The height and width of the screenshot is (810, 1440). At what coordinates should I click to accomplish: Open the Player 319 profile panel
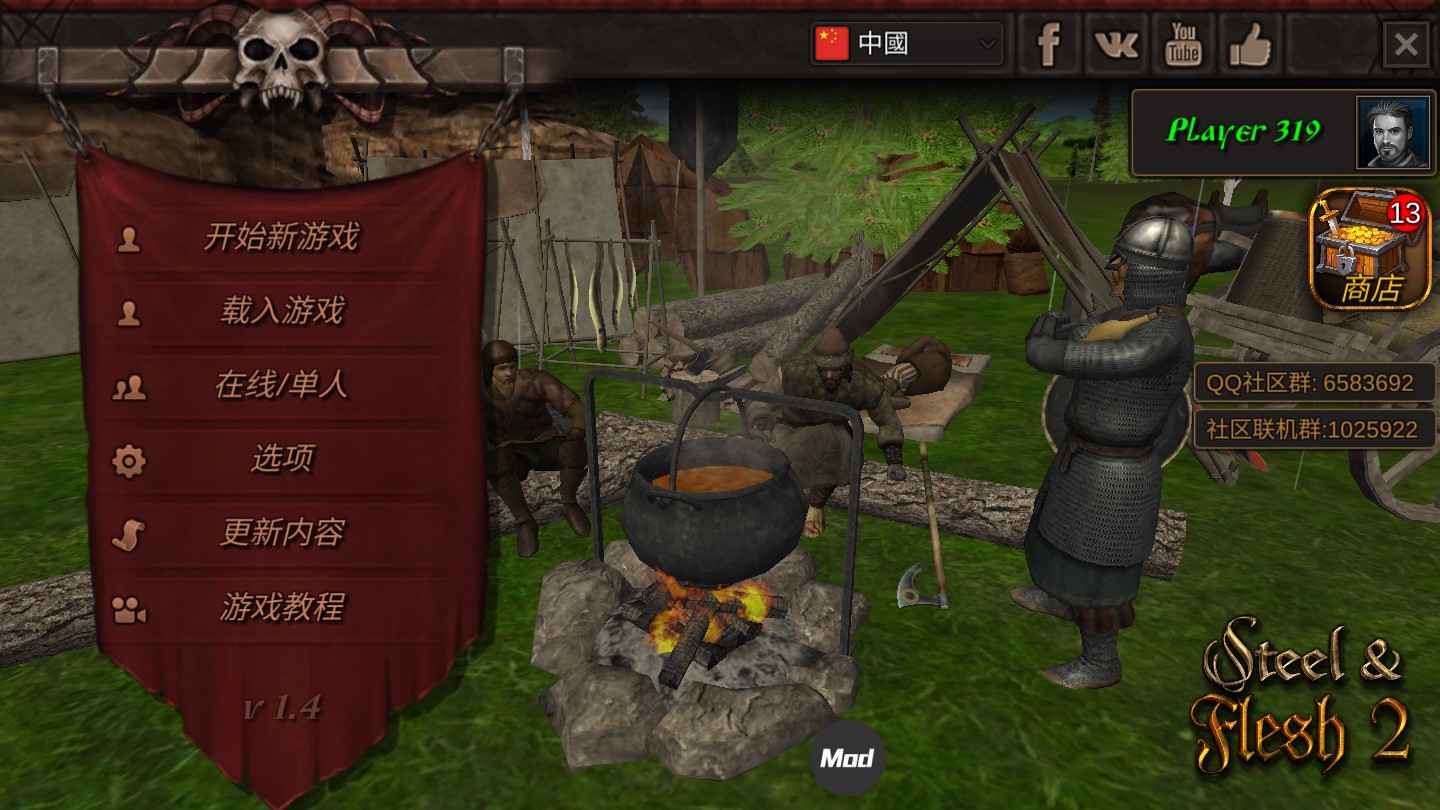pos(1284,132)
